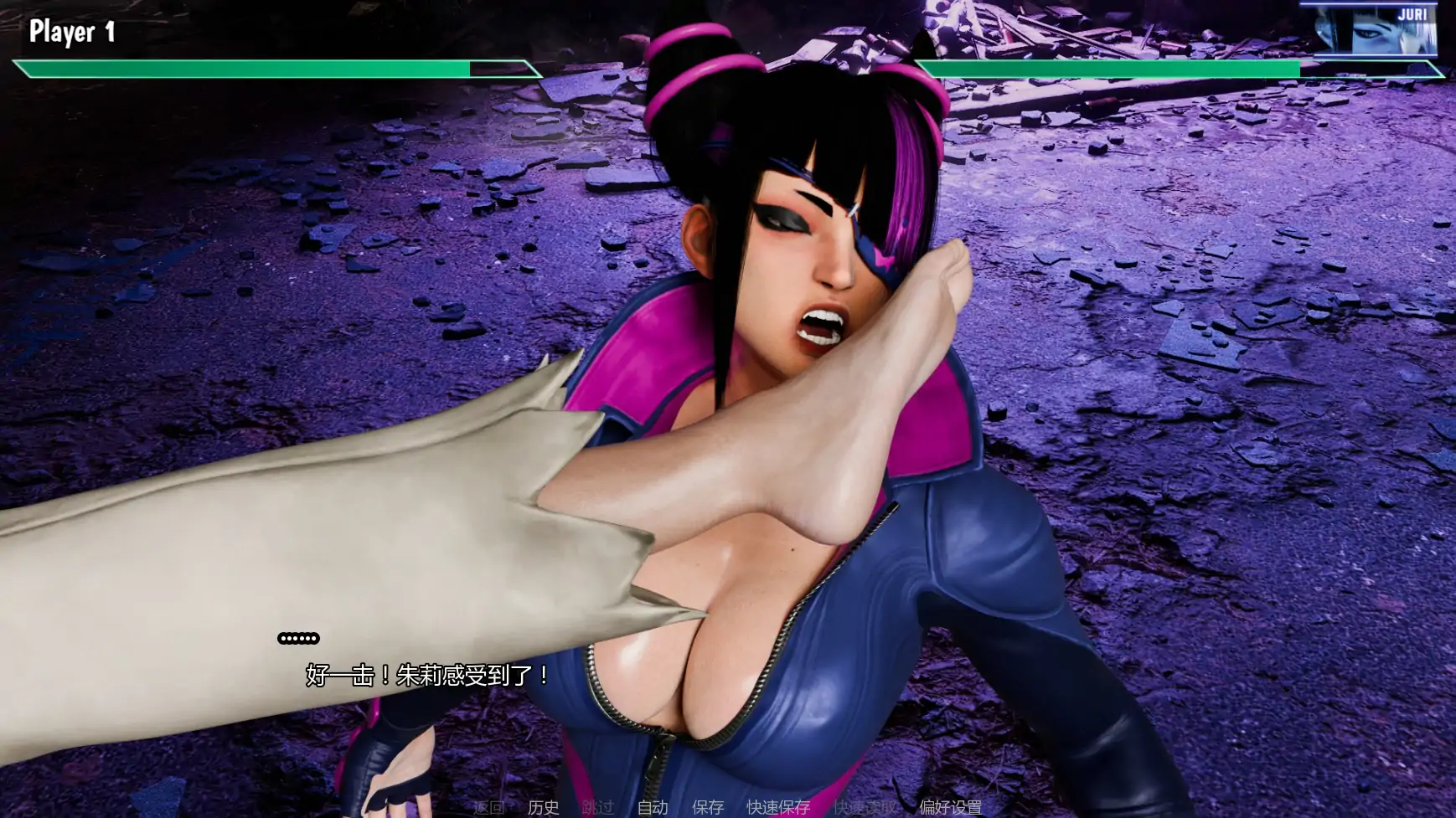Viewport: 1456px width, 818px height.
Task: Open the 保存 (Save) menu
Action: [708, 807]
